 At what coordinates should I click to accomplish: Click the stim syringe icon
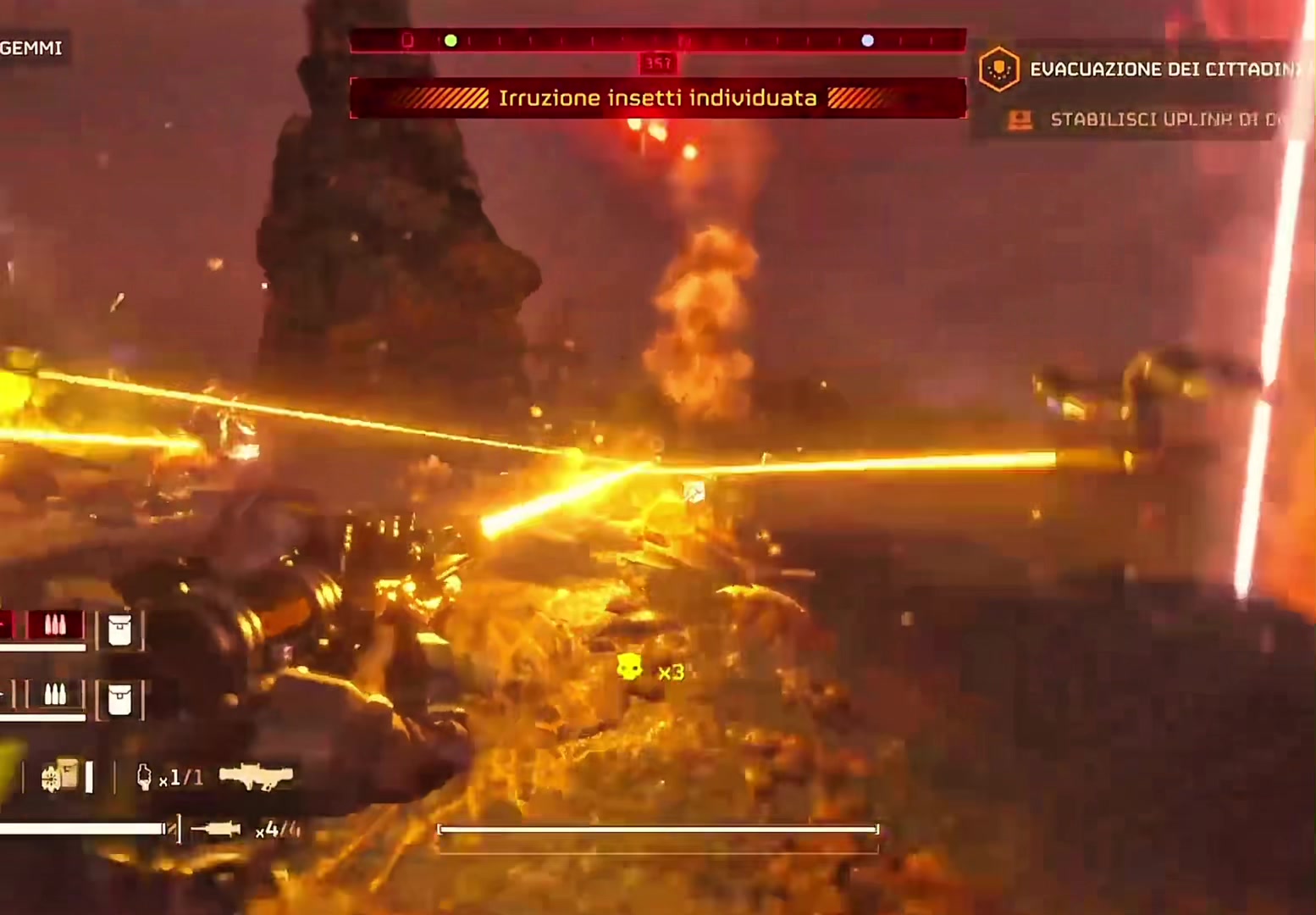click(x=216, y=829)
